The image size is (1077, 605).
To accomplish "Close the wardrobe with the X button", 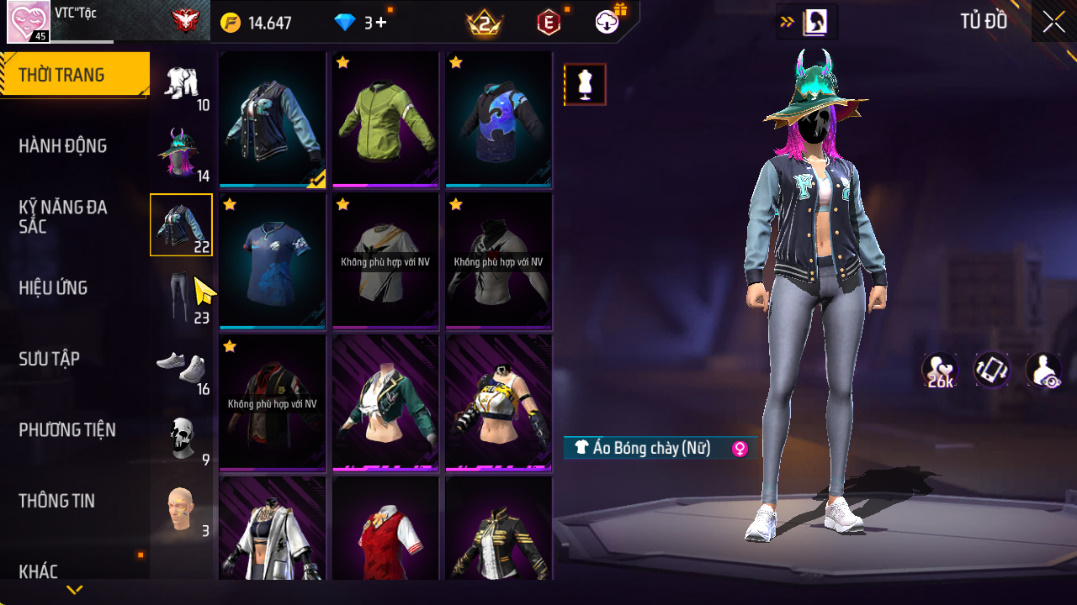I will (x=1053, y=22).
